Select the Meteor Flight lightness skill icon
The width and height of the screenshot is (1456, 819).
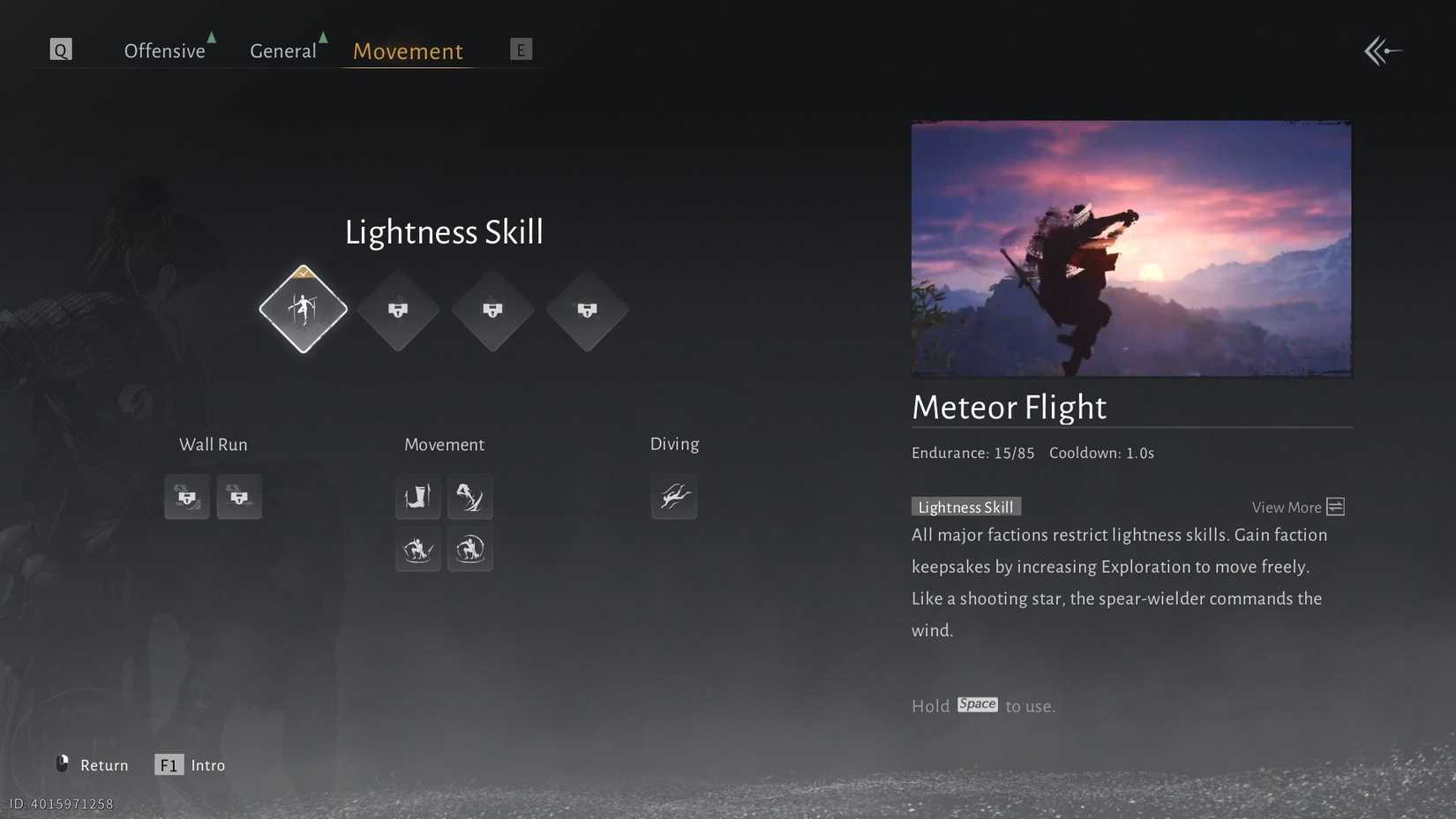pos(303,309)
